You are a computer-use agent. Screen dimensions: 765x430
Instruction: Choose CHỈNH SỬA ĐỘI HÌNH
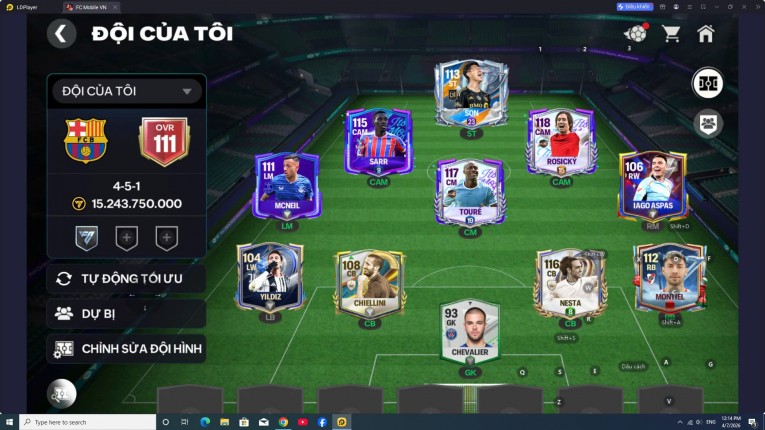tap(126, 349)
